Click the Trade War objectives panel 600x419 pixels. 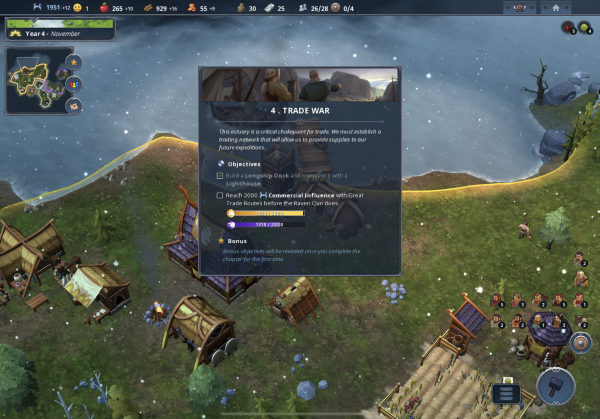[x=299, y=170]
